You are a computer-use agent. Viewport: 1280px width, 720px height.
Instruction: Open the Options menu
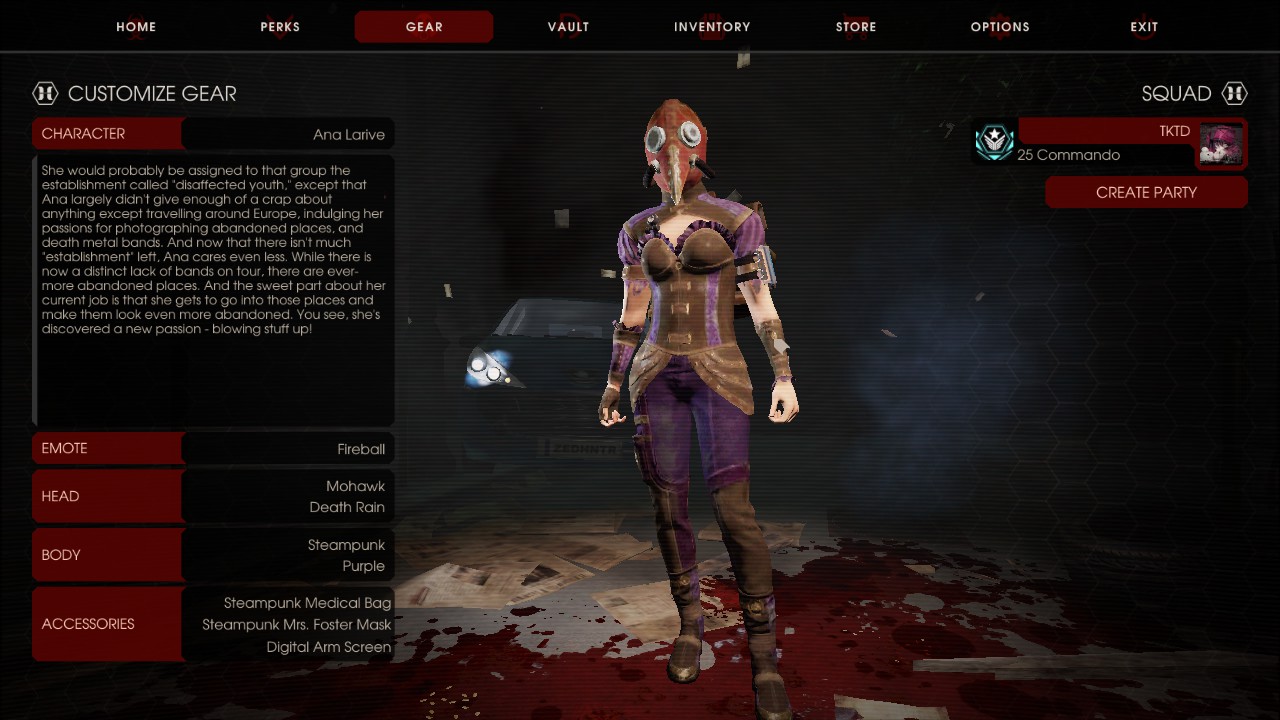point(1000,27)
